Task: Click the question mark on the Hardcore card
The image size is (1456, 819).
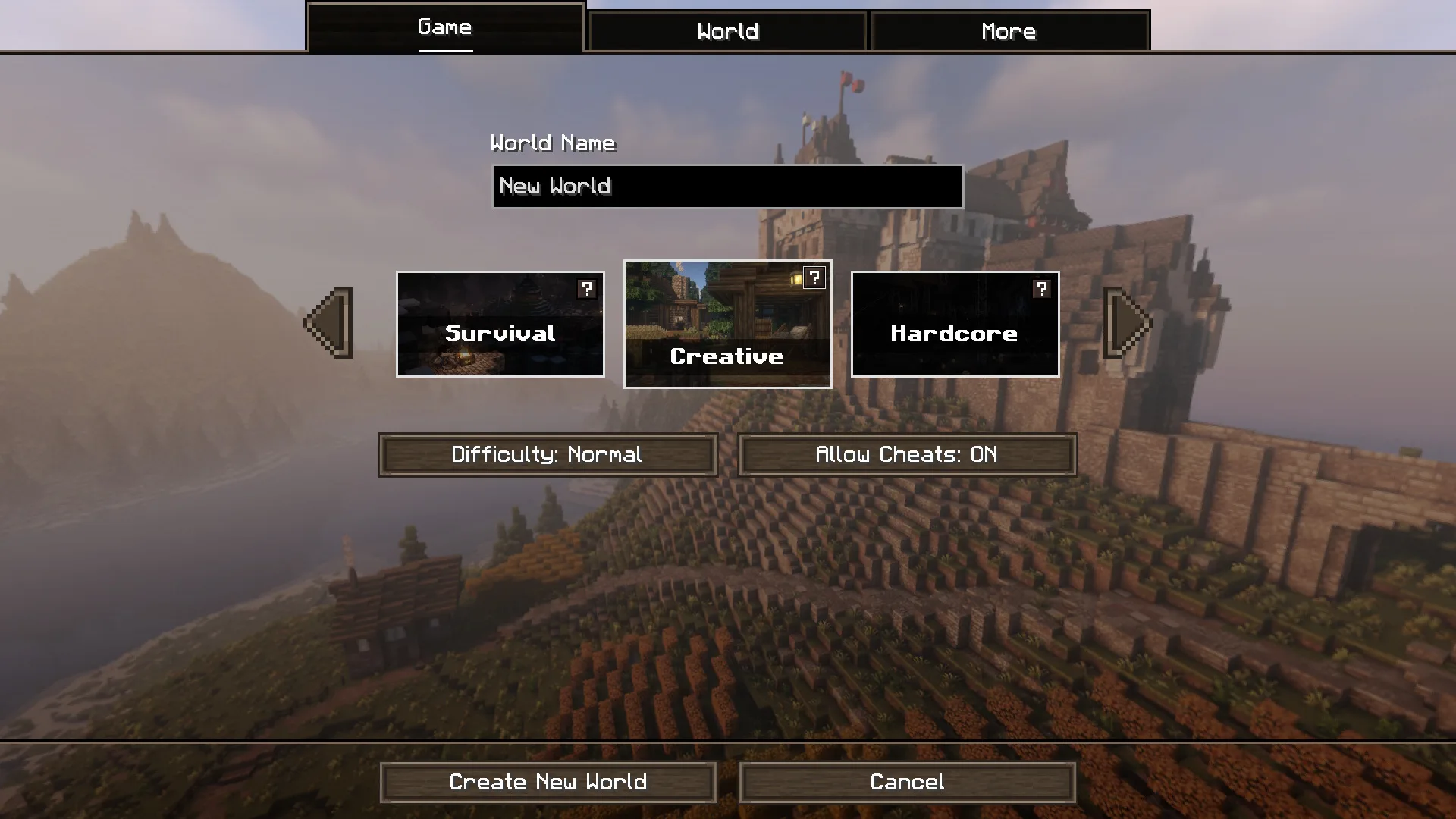Action: pos(1040,289)
